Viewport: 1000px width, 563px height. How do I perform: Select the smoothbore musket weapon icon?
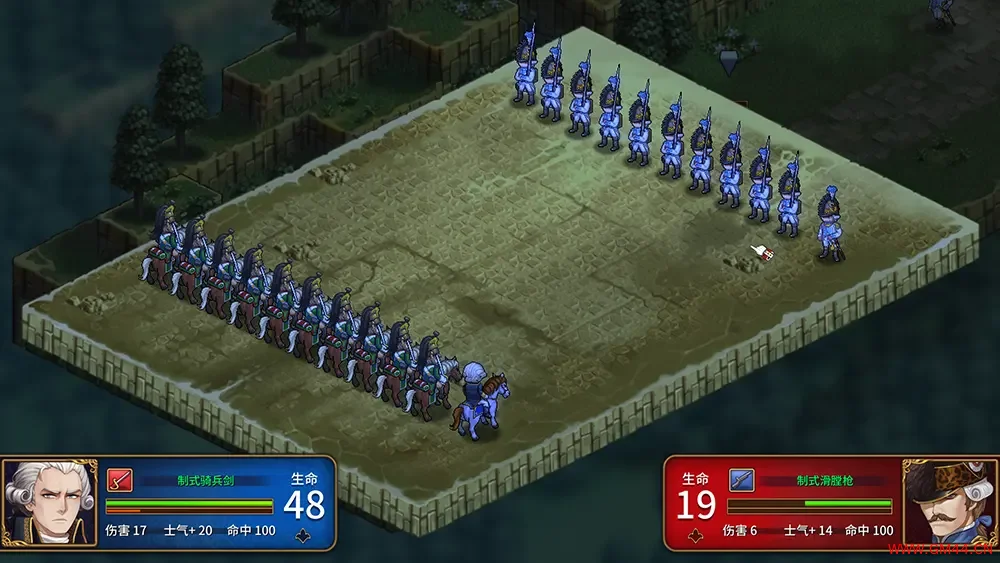point(741,480)
